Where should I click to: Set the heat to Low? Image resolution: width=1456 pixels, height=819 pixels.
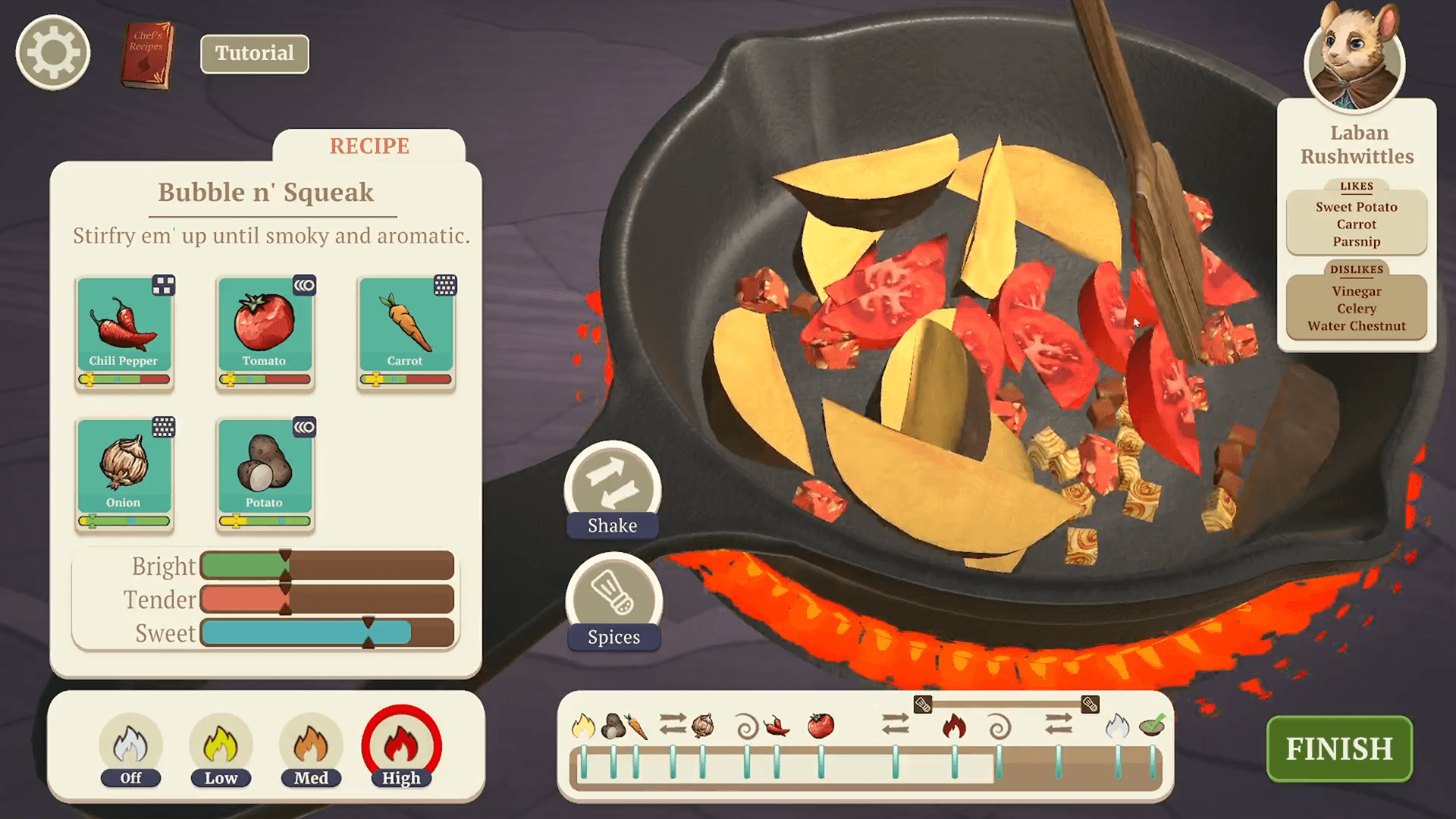point(221,748)
